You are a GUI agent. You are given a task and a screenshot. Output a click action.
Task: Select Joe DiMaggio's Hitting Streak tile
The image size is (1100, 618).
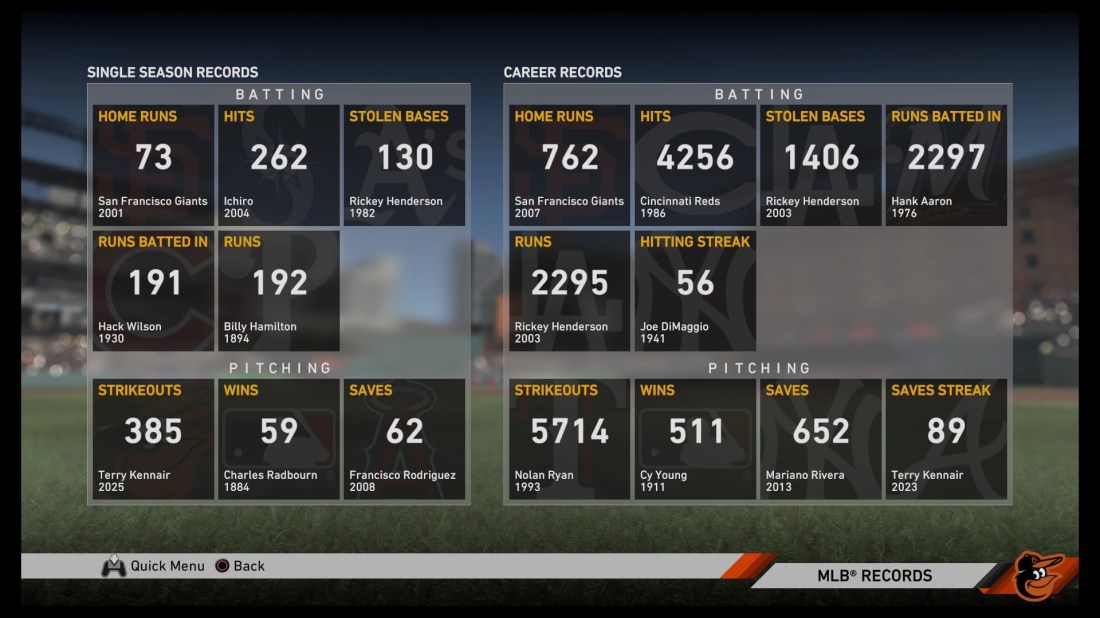[x=695, y=291]
